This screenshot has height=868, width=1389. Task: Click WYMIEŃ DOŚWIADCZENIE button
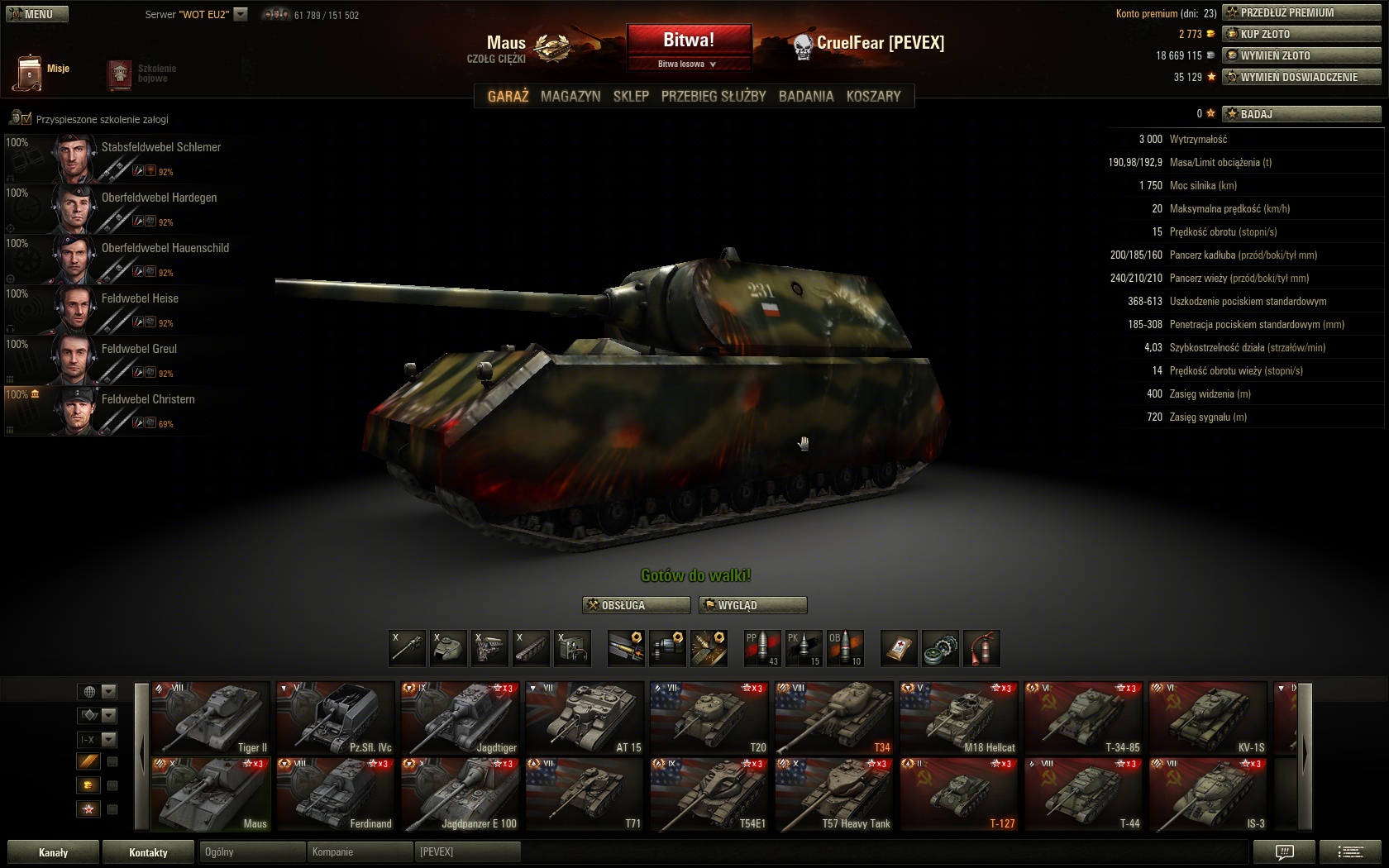point(1301,77)
